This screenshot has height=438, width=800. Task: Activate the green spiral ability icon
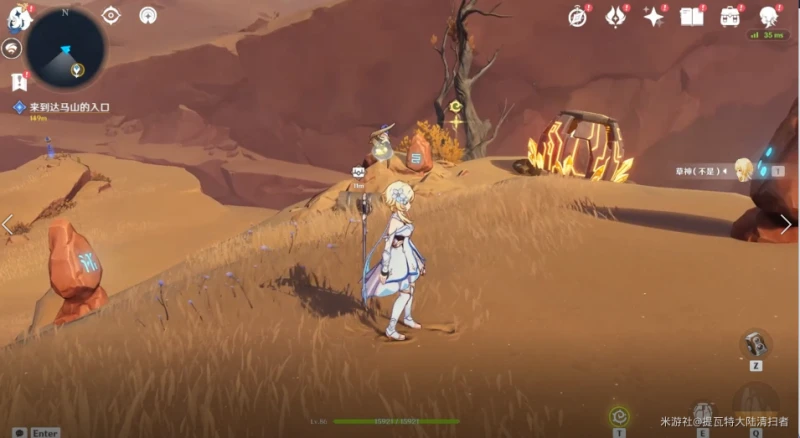click(620, 415)
